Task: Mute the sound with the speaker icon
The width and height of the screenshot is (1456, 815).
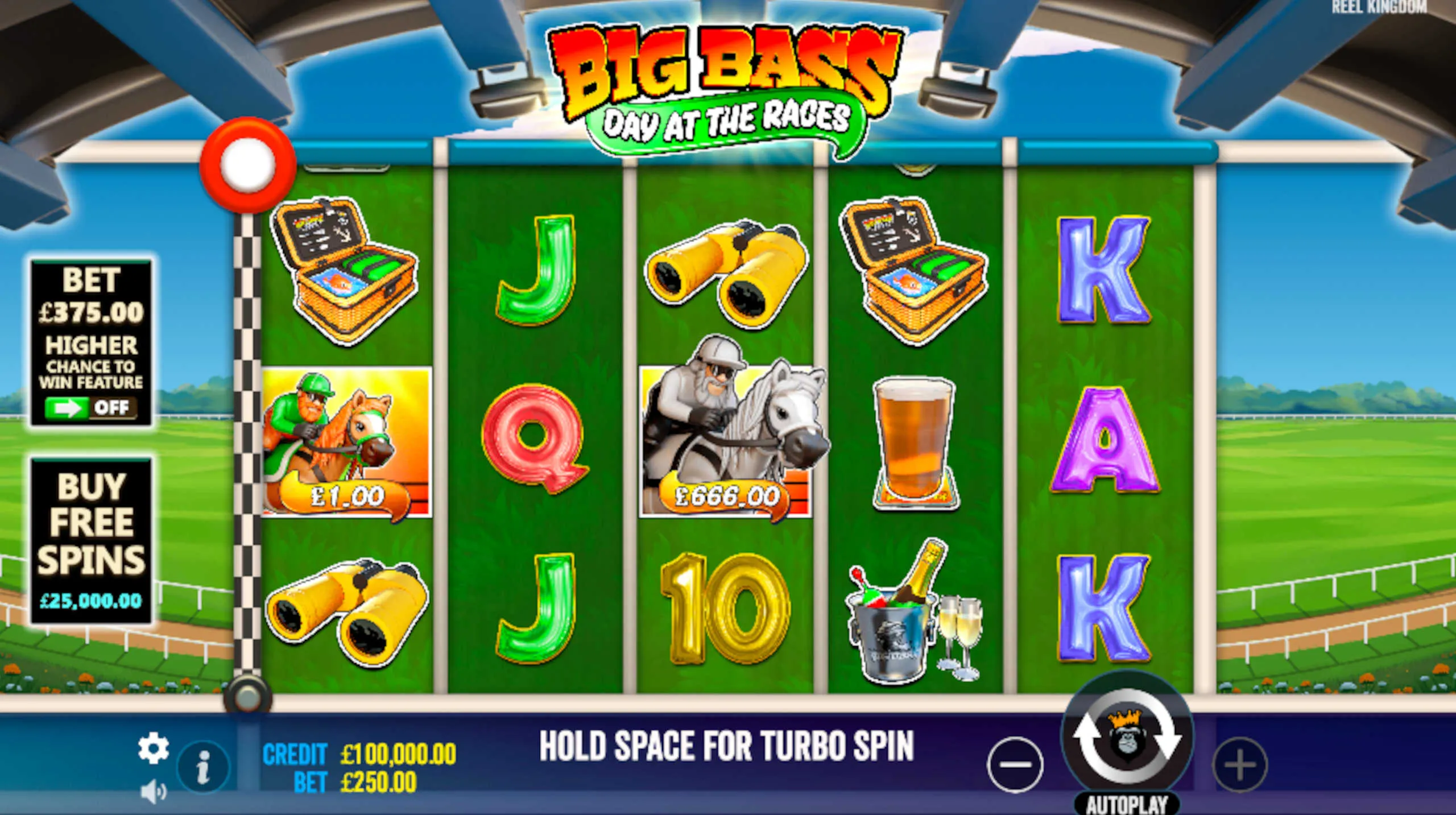Action: click(x=153, y=791)
